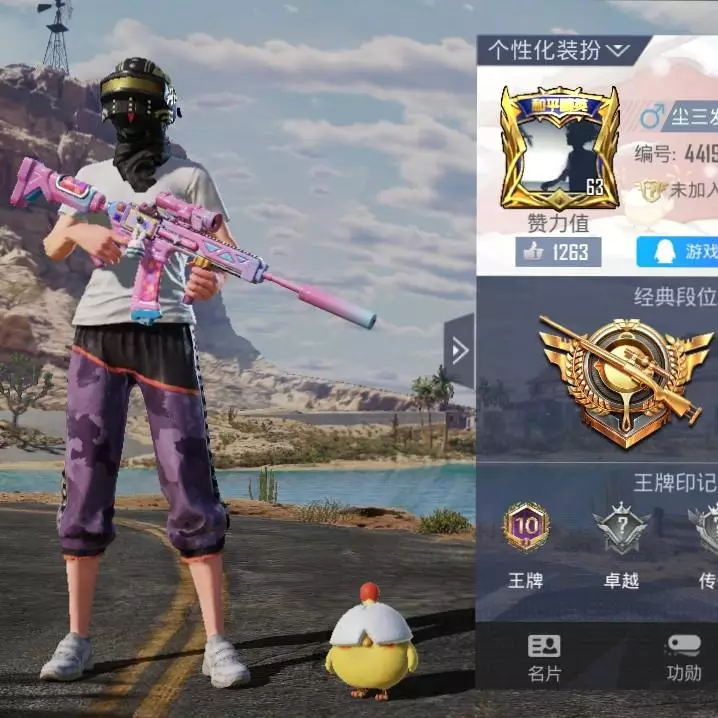View the classic rank sniper rifle emblem
The width and height of the screenshot is (718, 718).
point(625,381)
